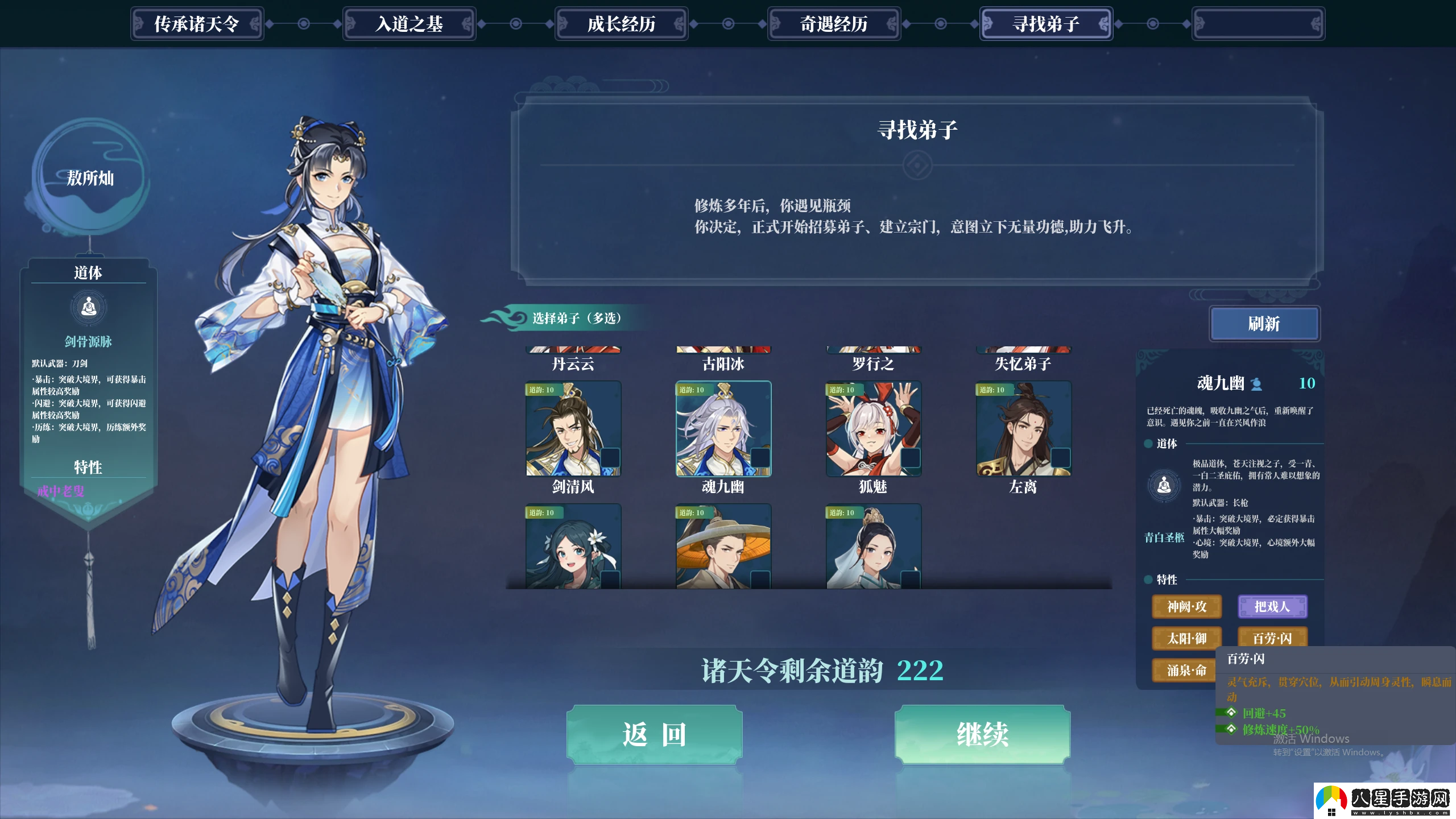Viewport: 1456px width, 819px height.
Task: Select the 神阙·攻 trait icon
Action: click(x=1186, y=606)
